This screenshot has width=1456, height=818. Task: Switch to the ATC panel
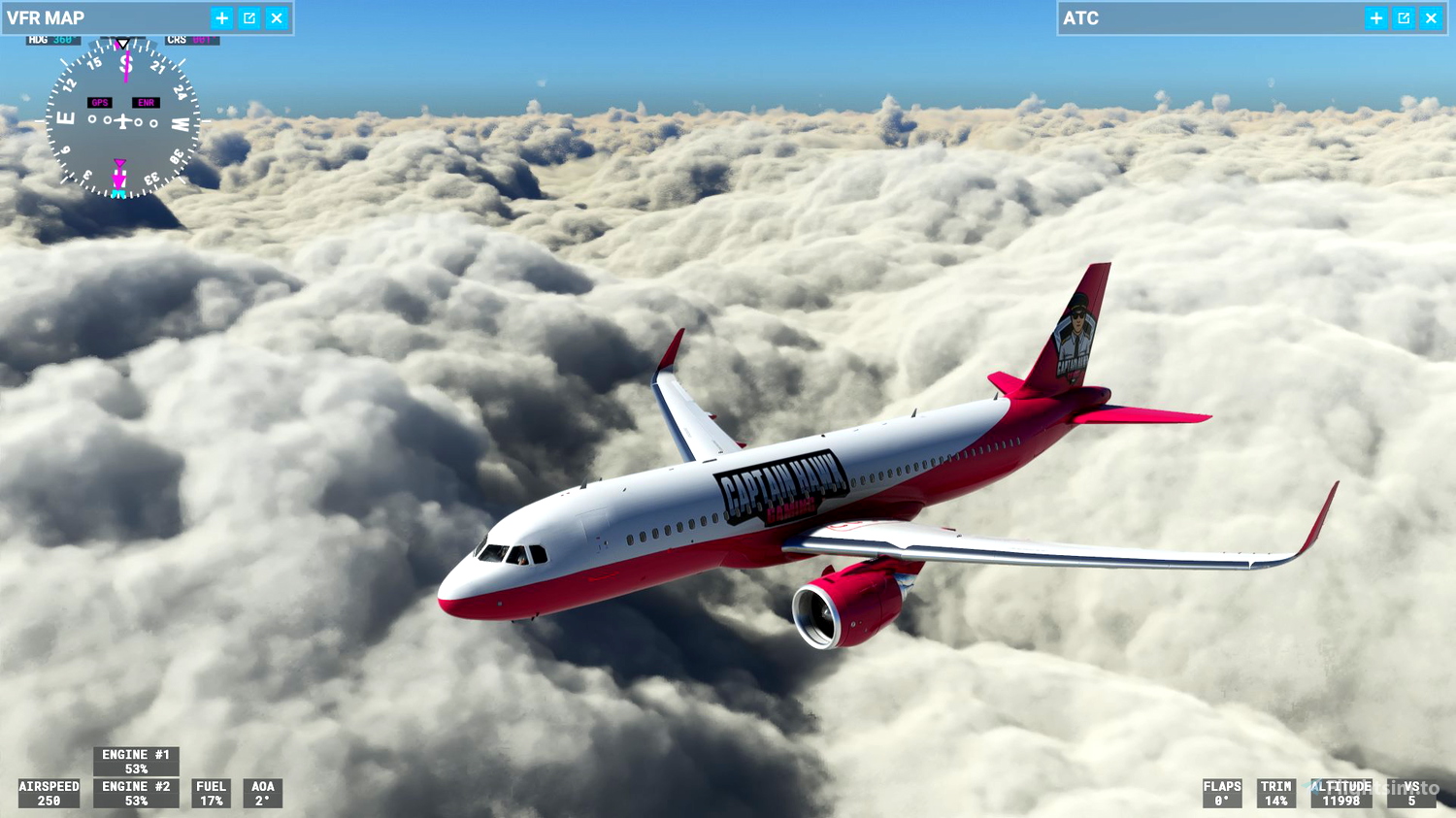tap(1079, 17)
